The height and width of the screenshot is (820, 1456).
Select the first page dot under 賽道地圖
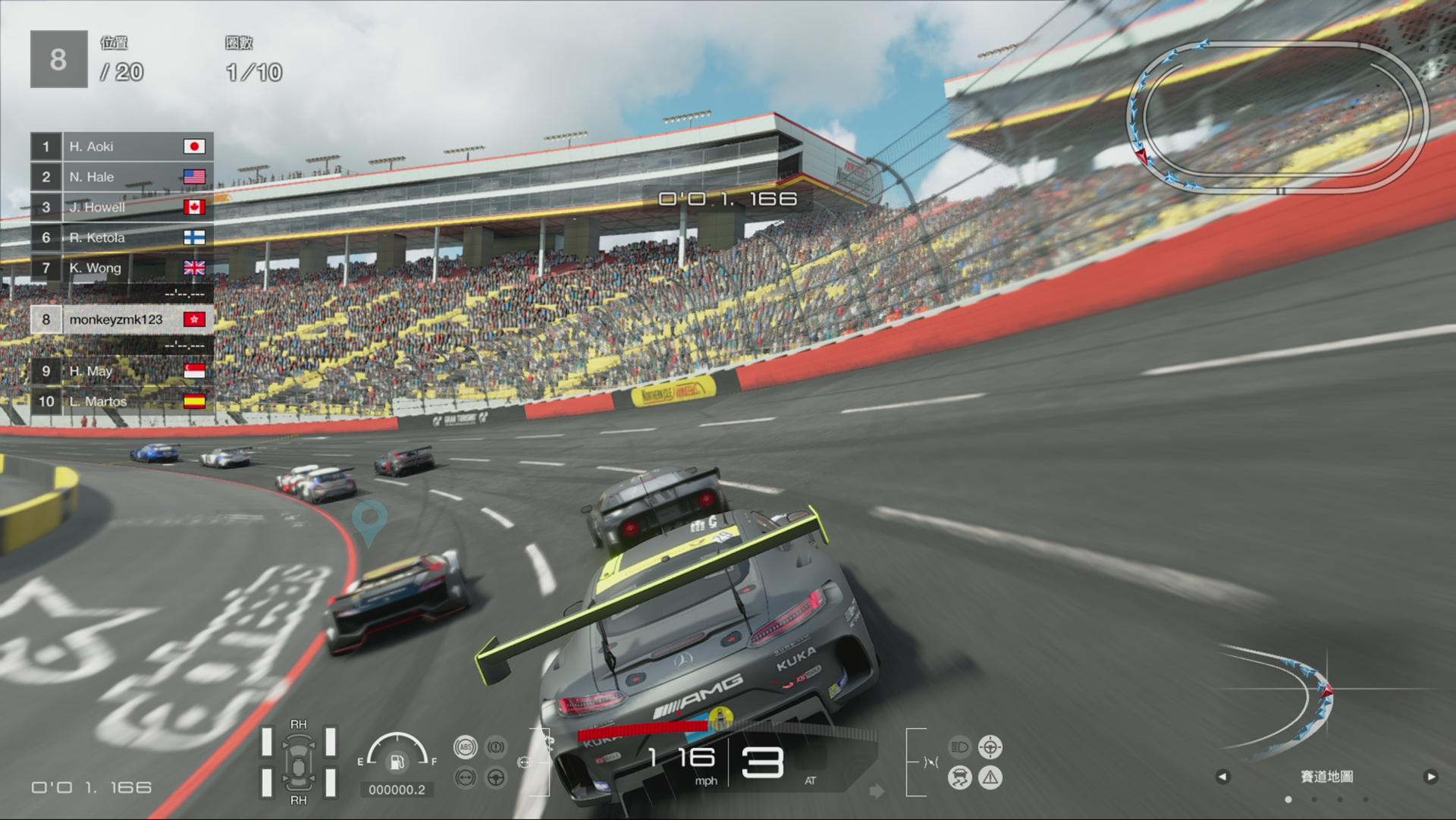click(1288, 800)
